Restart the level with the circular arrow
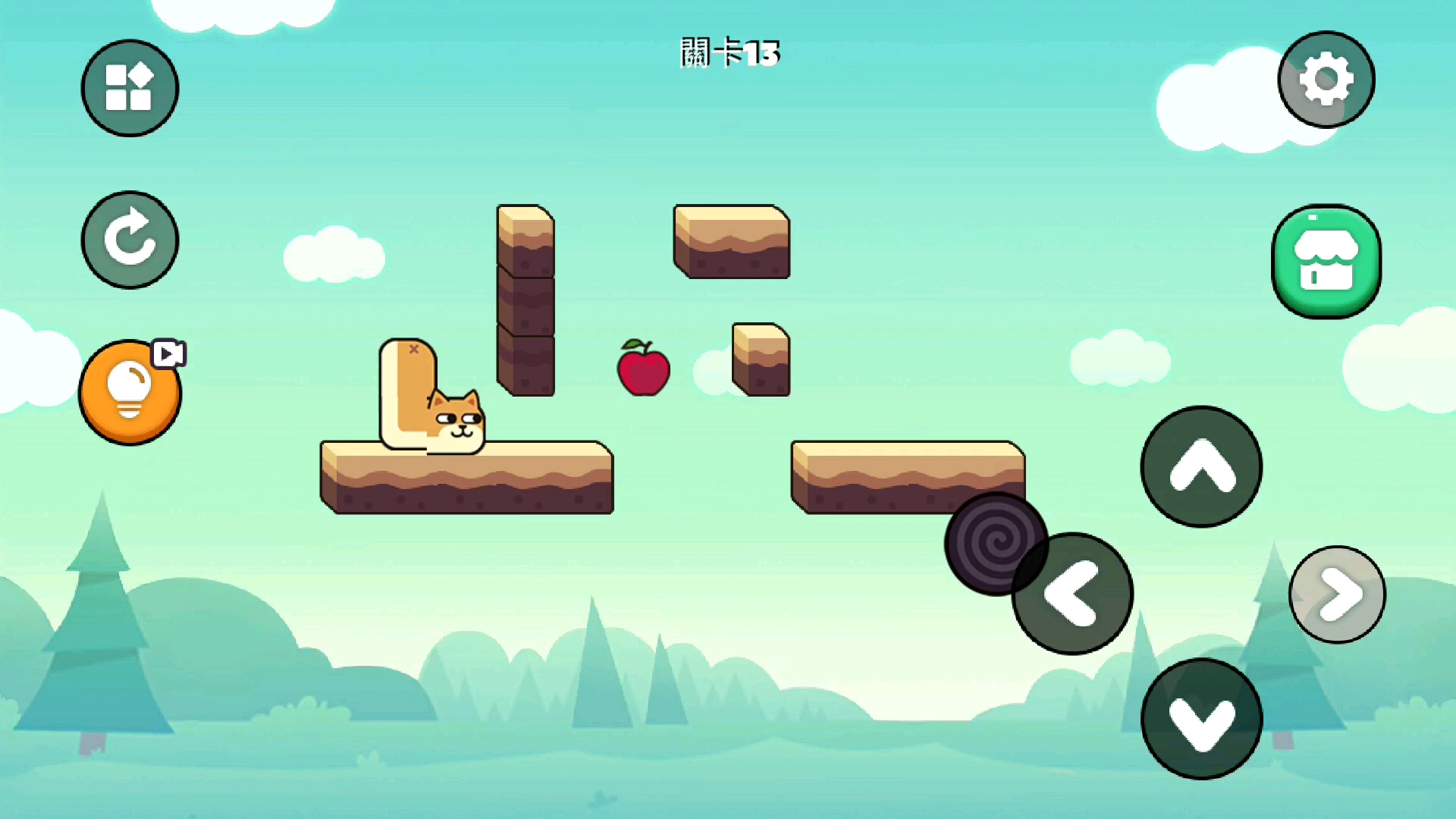 pos(130,240)
